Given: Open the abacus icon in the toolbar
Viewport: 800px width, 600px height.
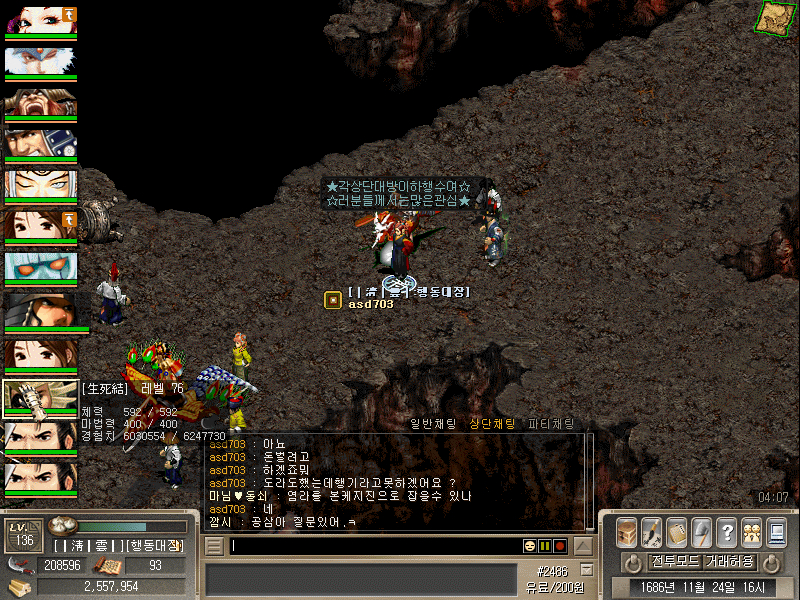Looking at the screenshot, I should point(677,532).
